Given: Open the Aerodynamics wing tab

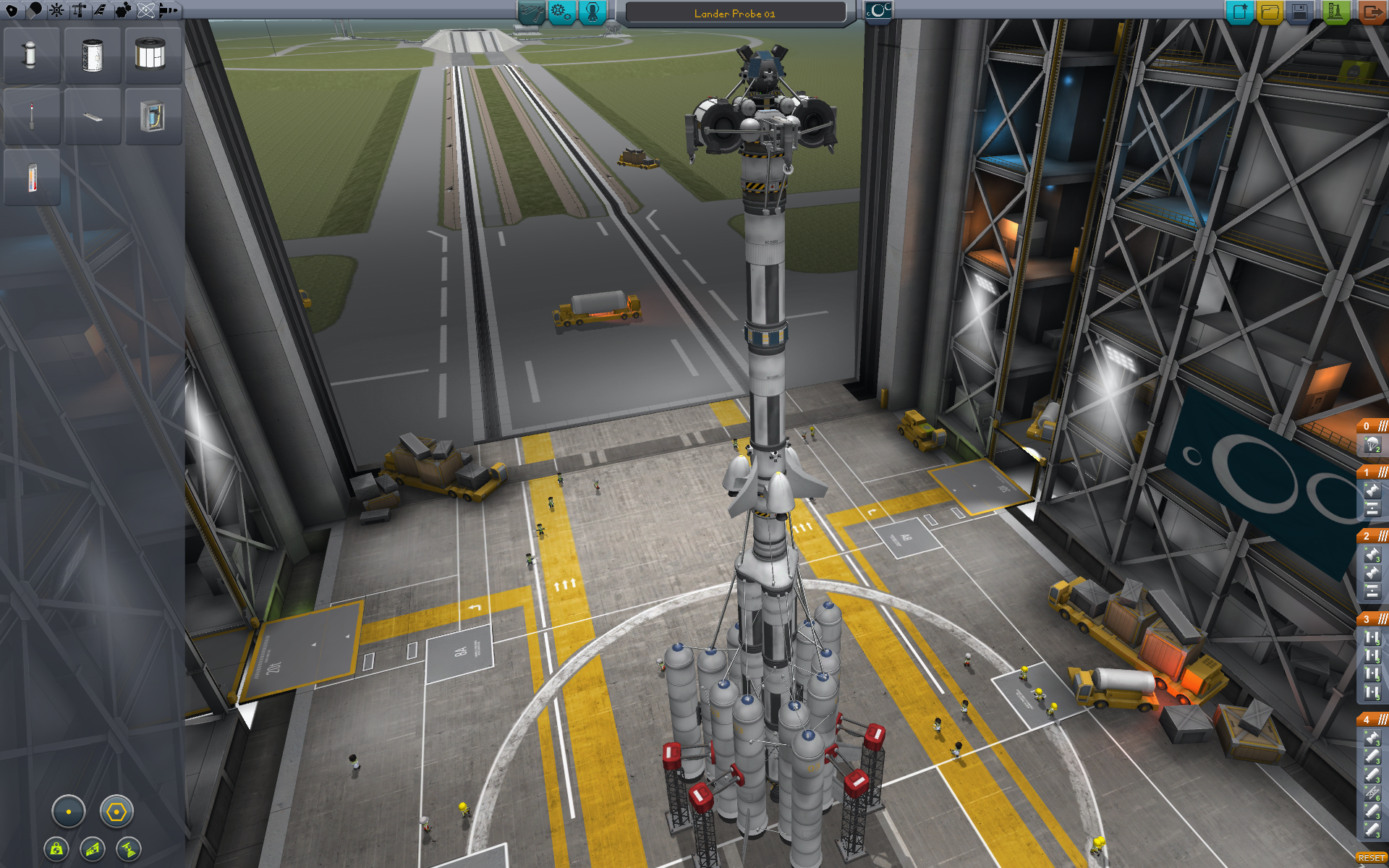Looking at the screenshot, I should [x=100, y=10].
